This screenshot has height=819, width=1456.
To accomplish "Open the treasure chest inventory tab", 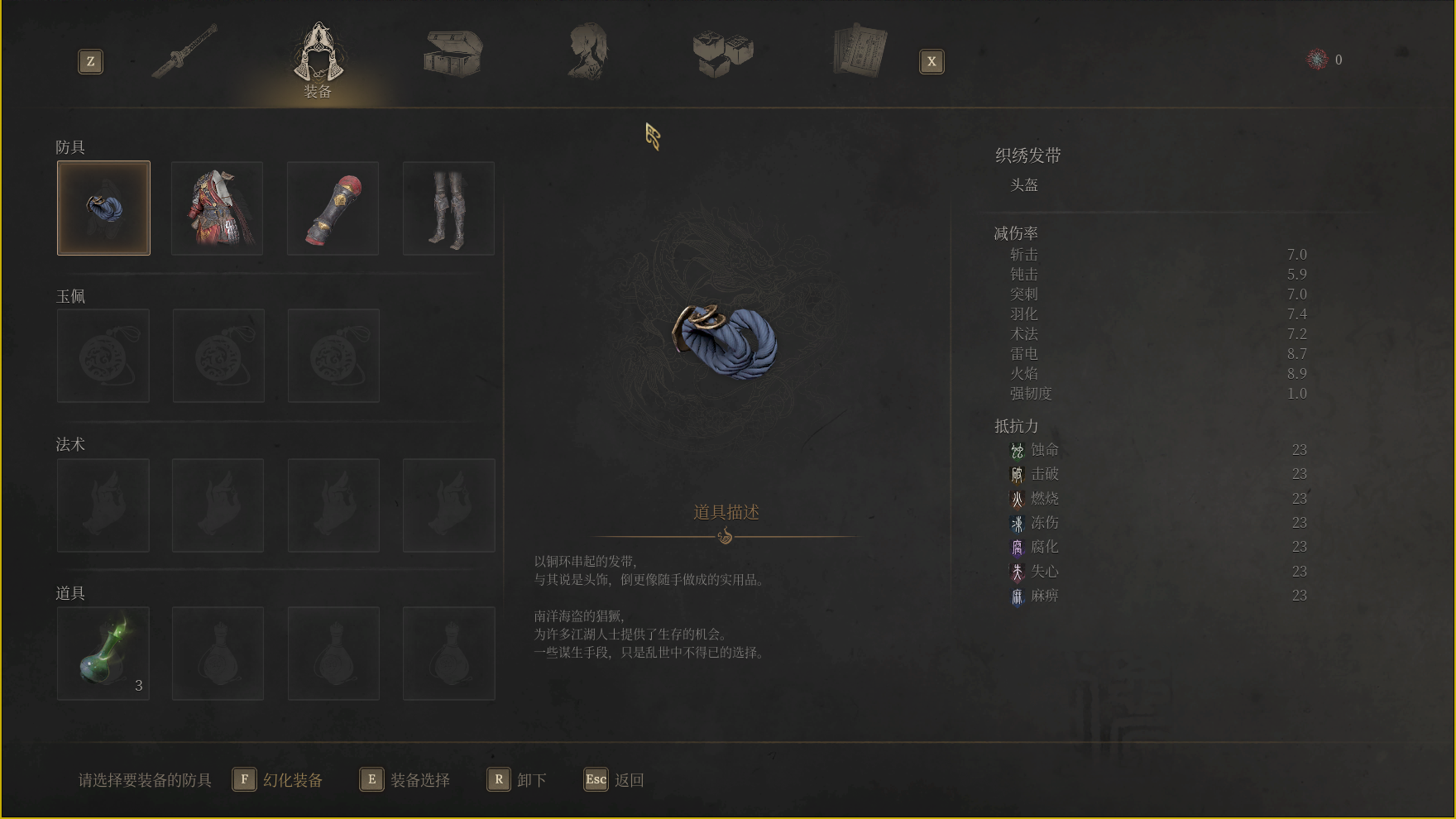I will pos(453,54).
